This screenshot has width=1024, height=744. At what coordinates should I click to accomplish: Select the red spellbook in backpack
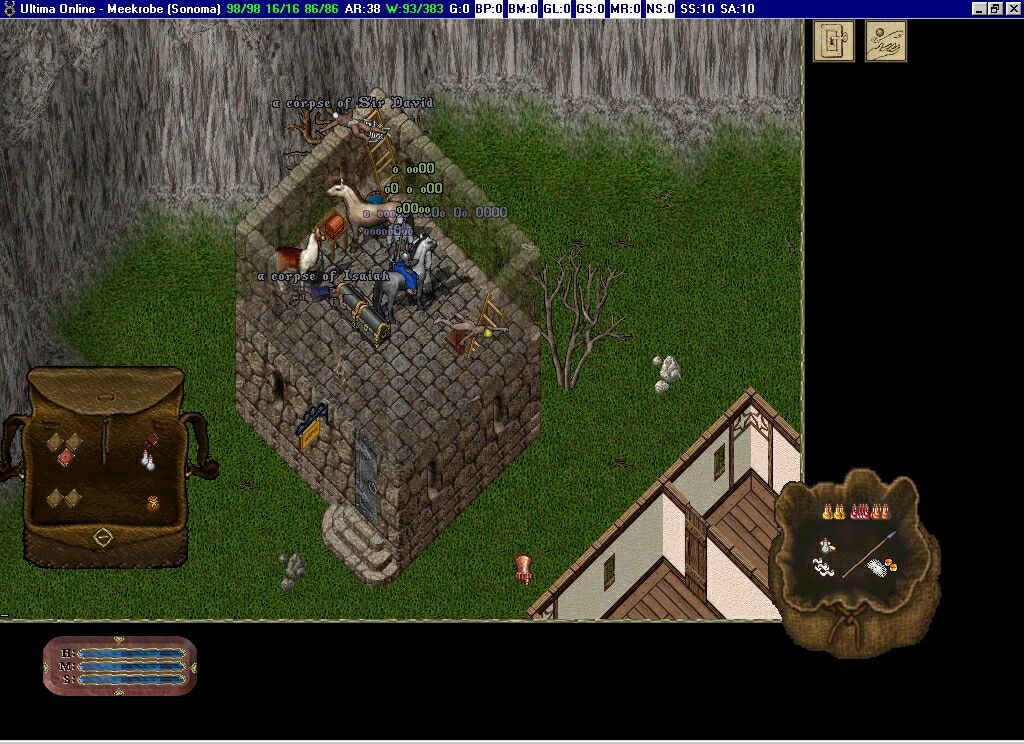pyautogui.click(x=152, y=440)
